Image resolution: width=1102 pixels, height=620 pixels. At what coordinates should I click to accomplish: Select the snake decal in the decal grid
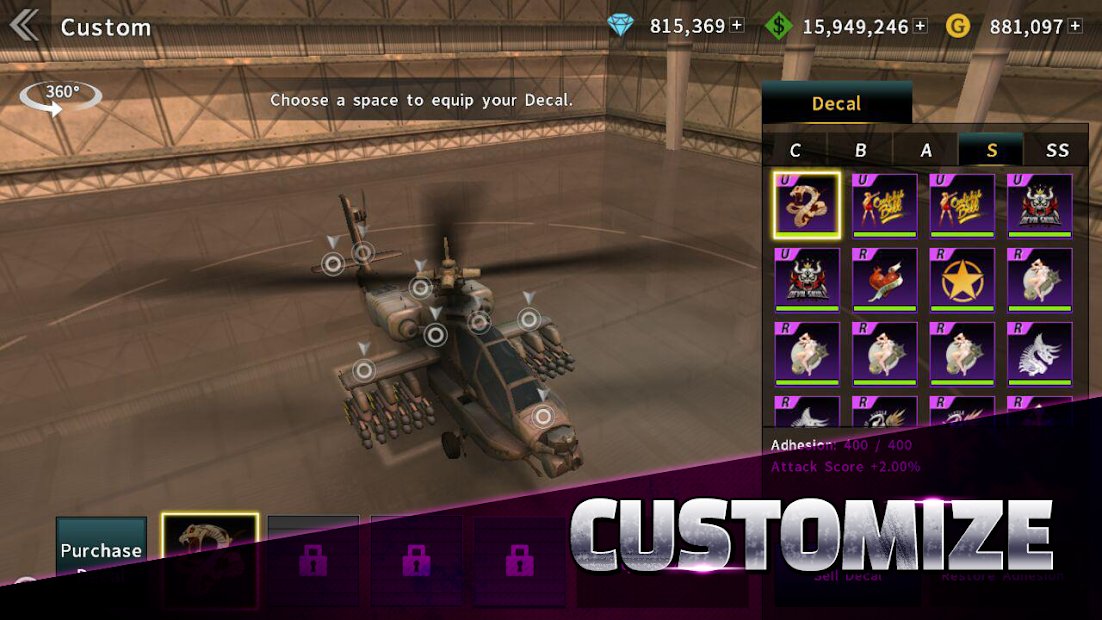pyautogui.click(x=806, y=204)
